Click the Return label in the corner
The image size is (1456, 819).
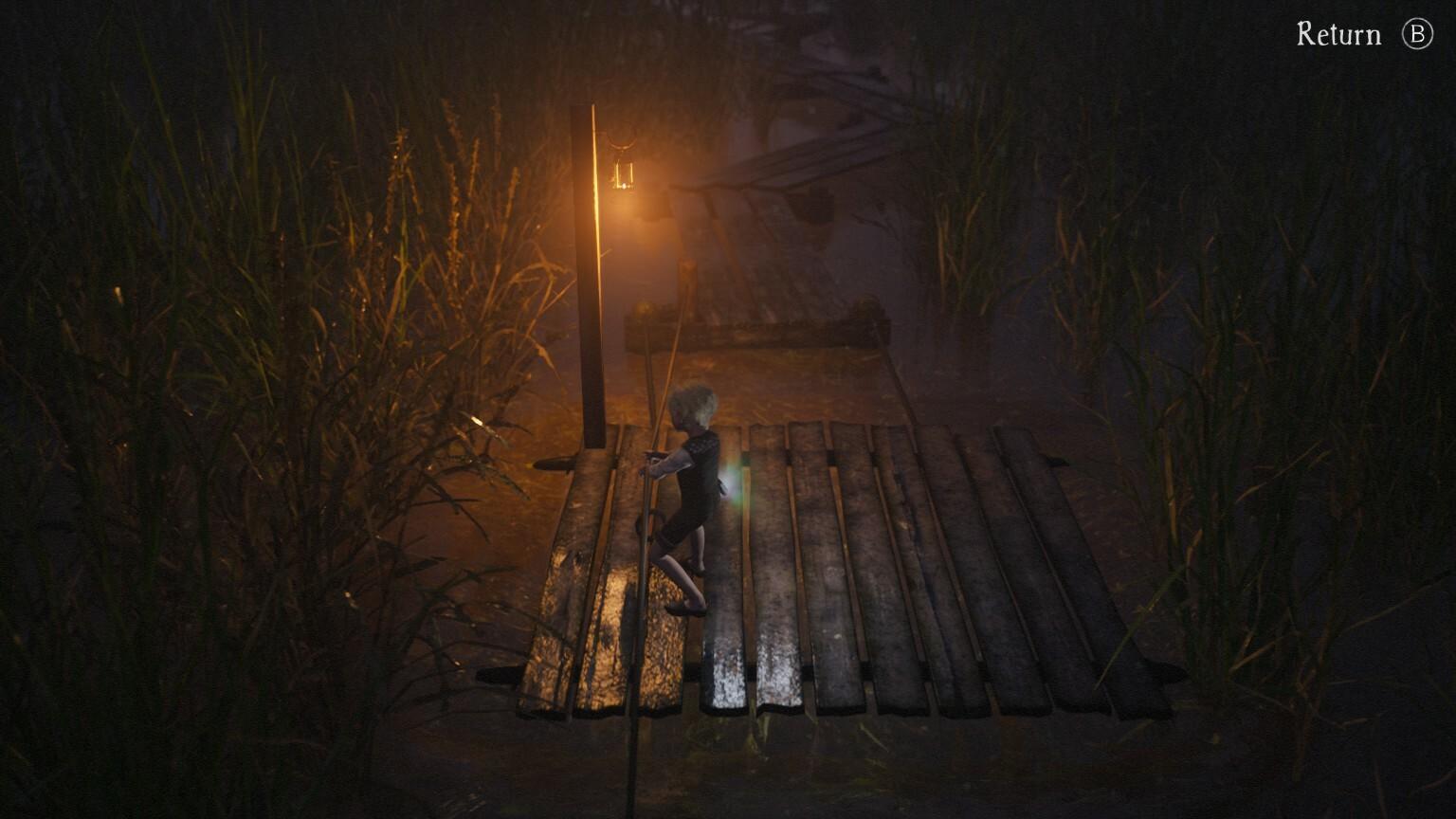click(1338, 34)
